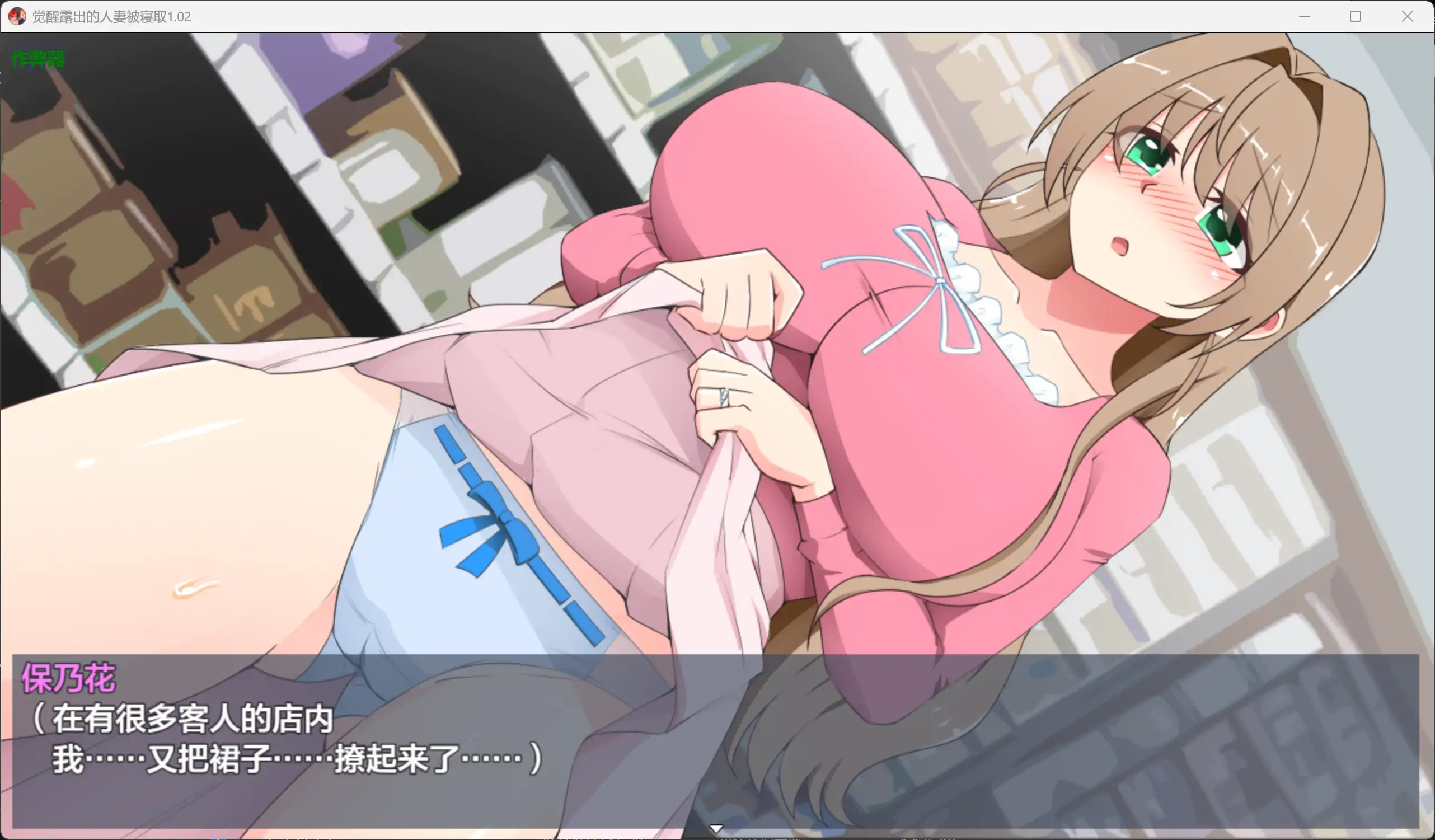Click the blinking page indicator below the text
Viewport: 1435px width, 840px height.
716,827
